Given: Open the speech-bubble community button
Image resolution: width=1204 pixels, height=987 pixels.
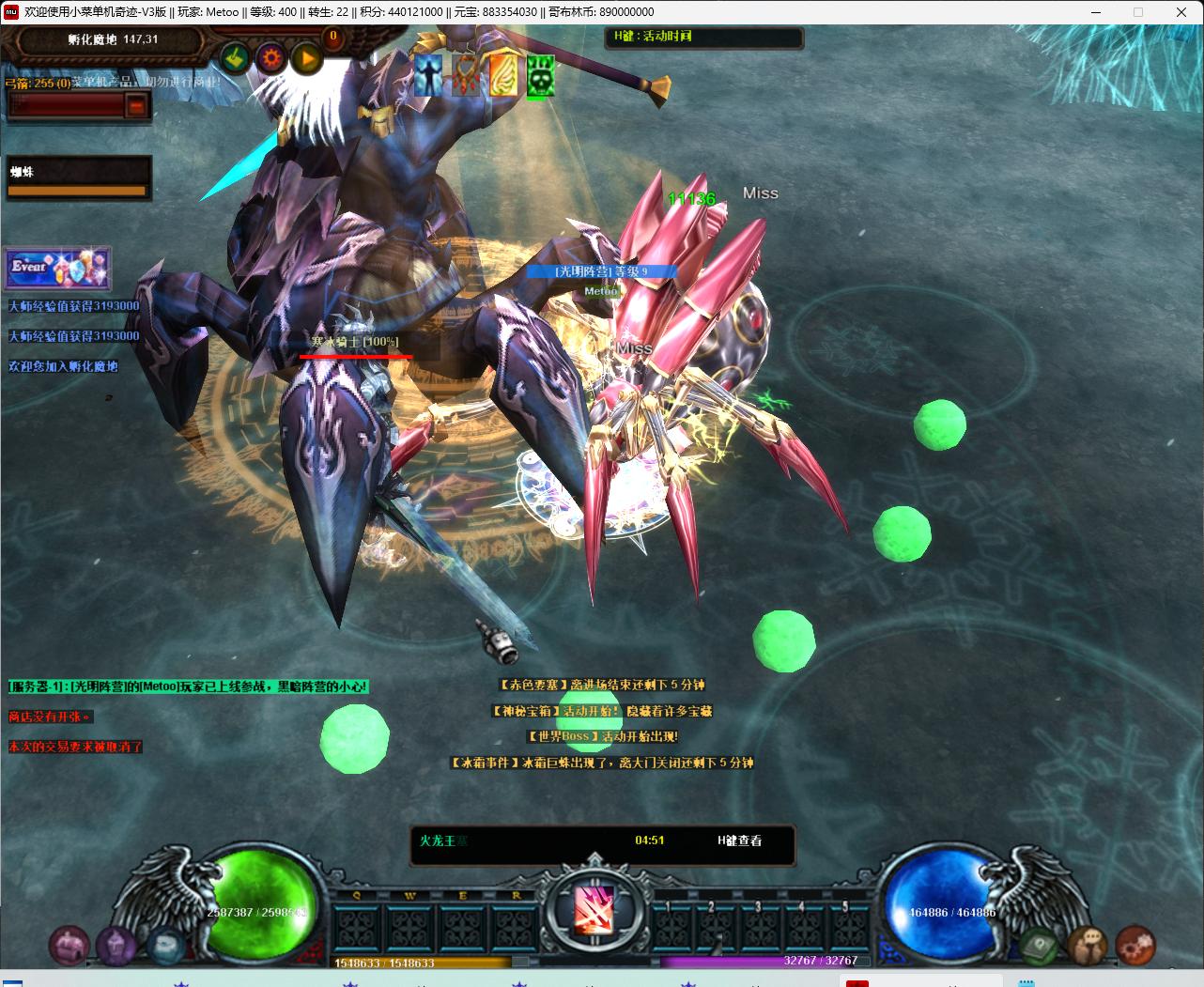Looking at the screenshot, I should pyautogui.click(x=1088, y=945).
